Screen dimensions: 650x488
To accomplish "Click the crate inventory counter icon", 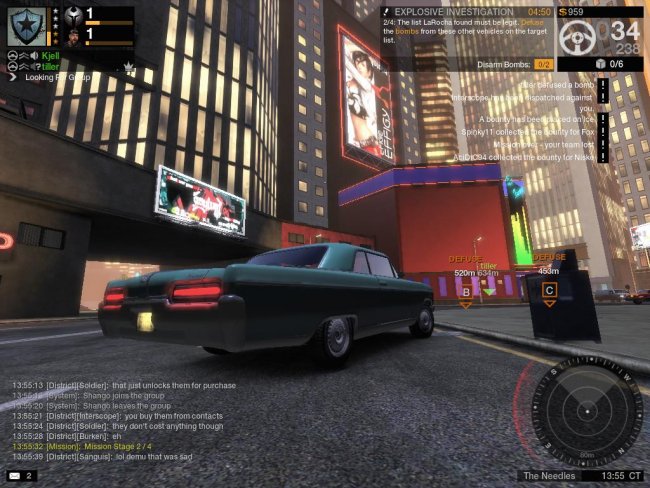I will tap(600, 63).
